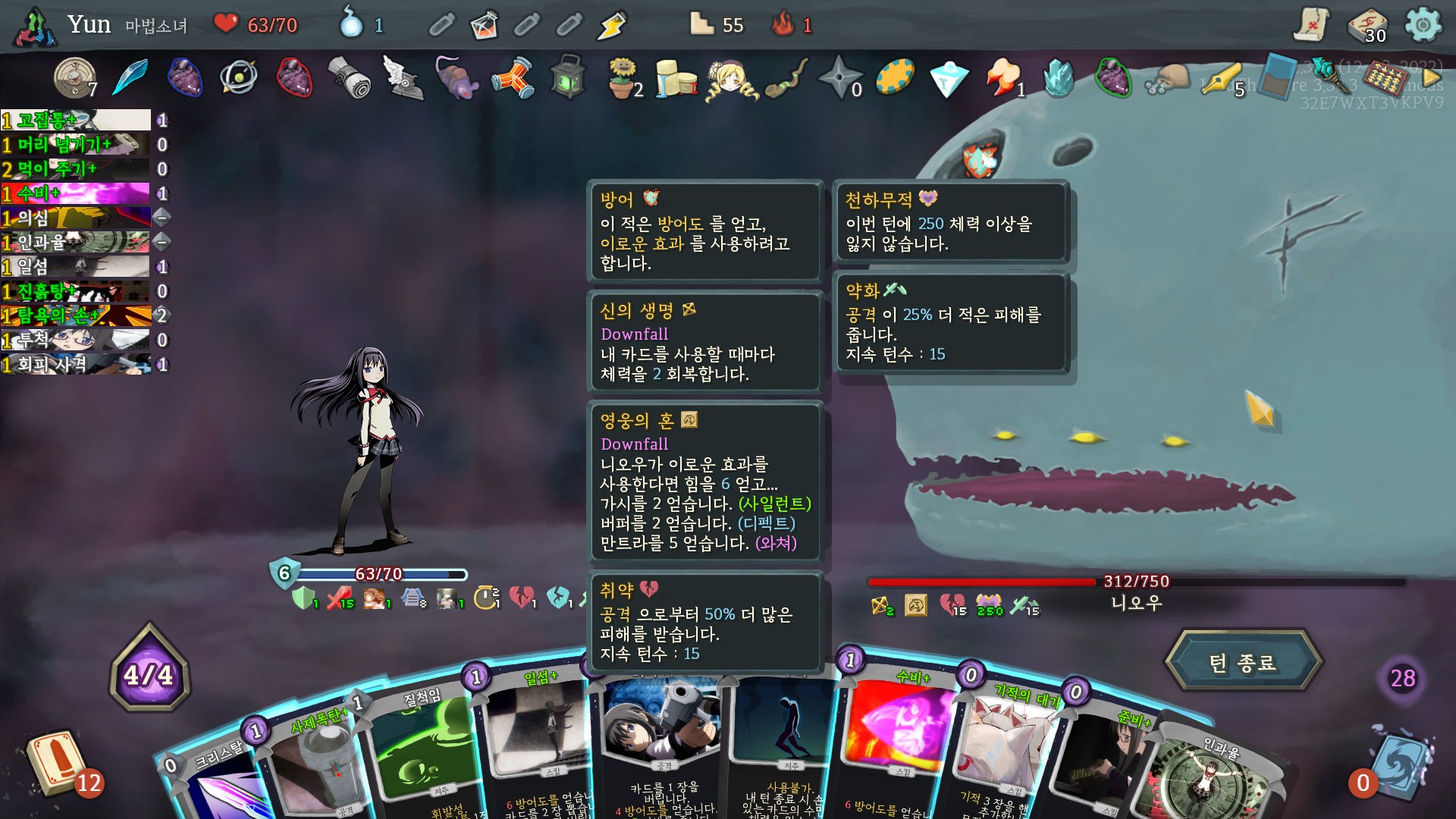The image size is (1456, 819).
Task: End the turn with 턴 종료
Action: 1243,663
